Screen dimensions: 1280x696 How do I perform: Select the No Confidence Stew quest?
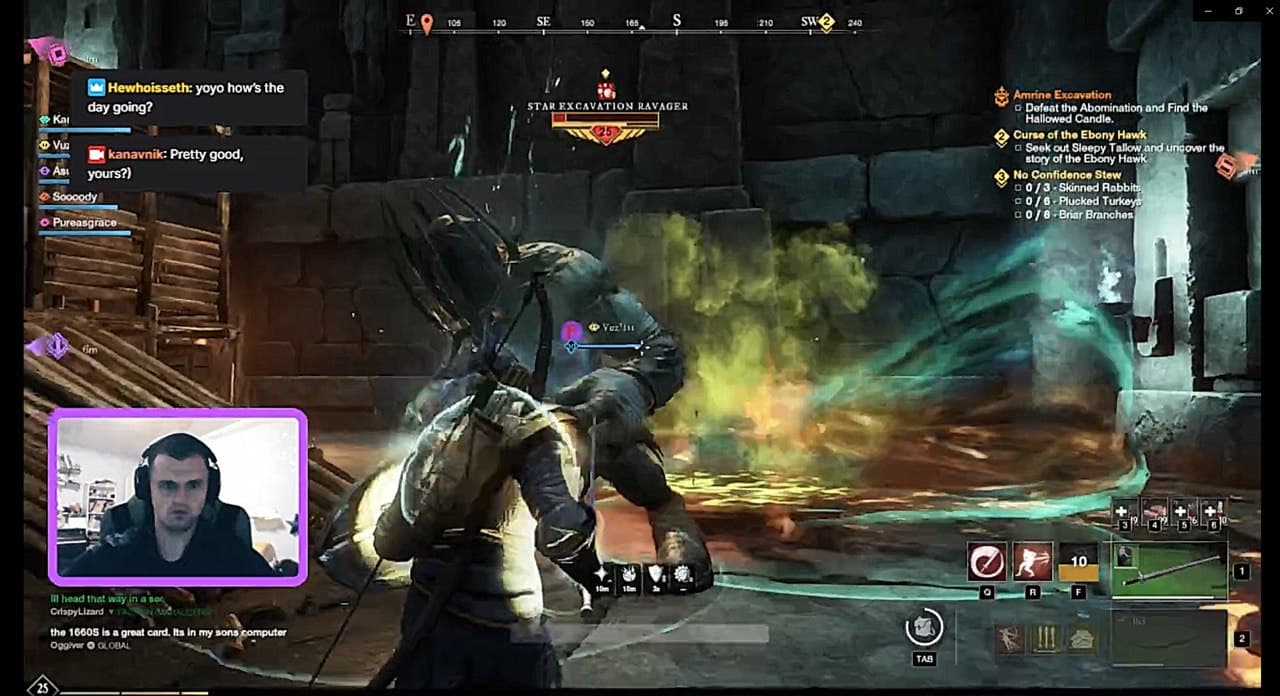pos(1067,175)
